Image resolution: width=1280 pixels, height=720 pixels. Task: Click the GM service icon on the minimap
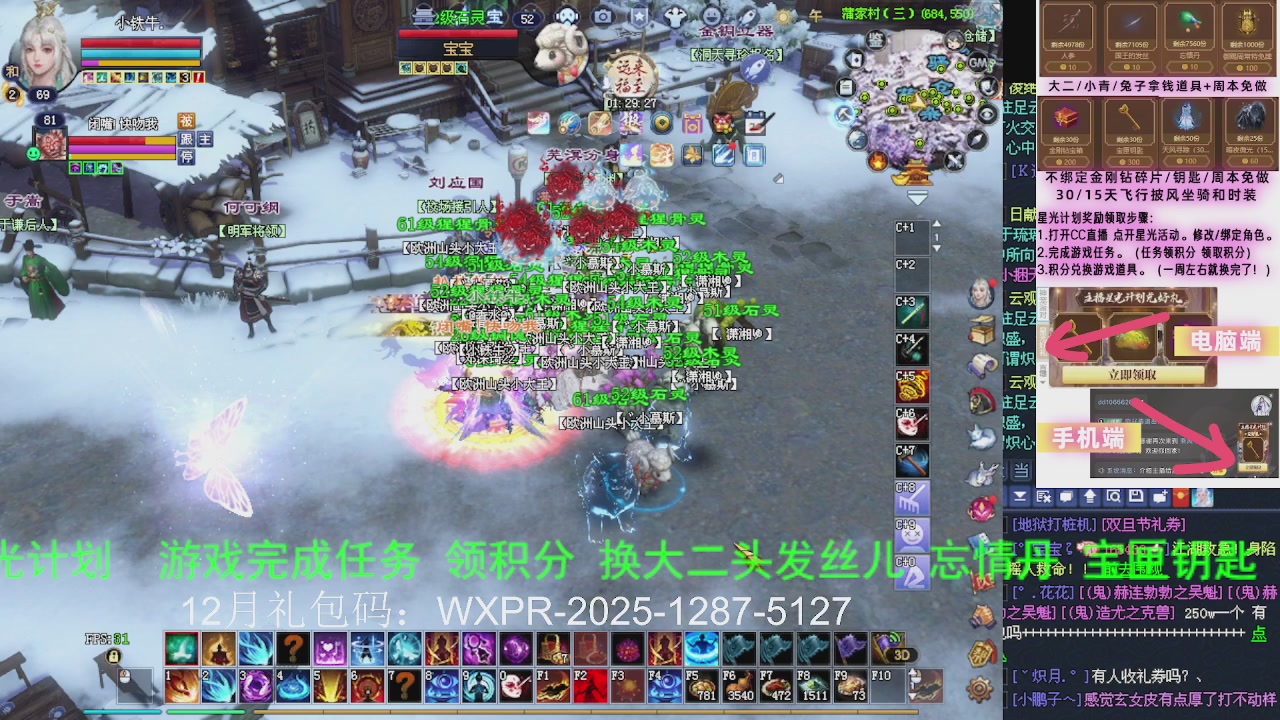[x=977, y=63]
